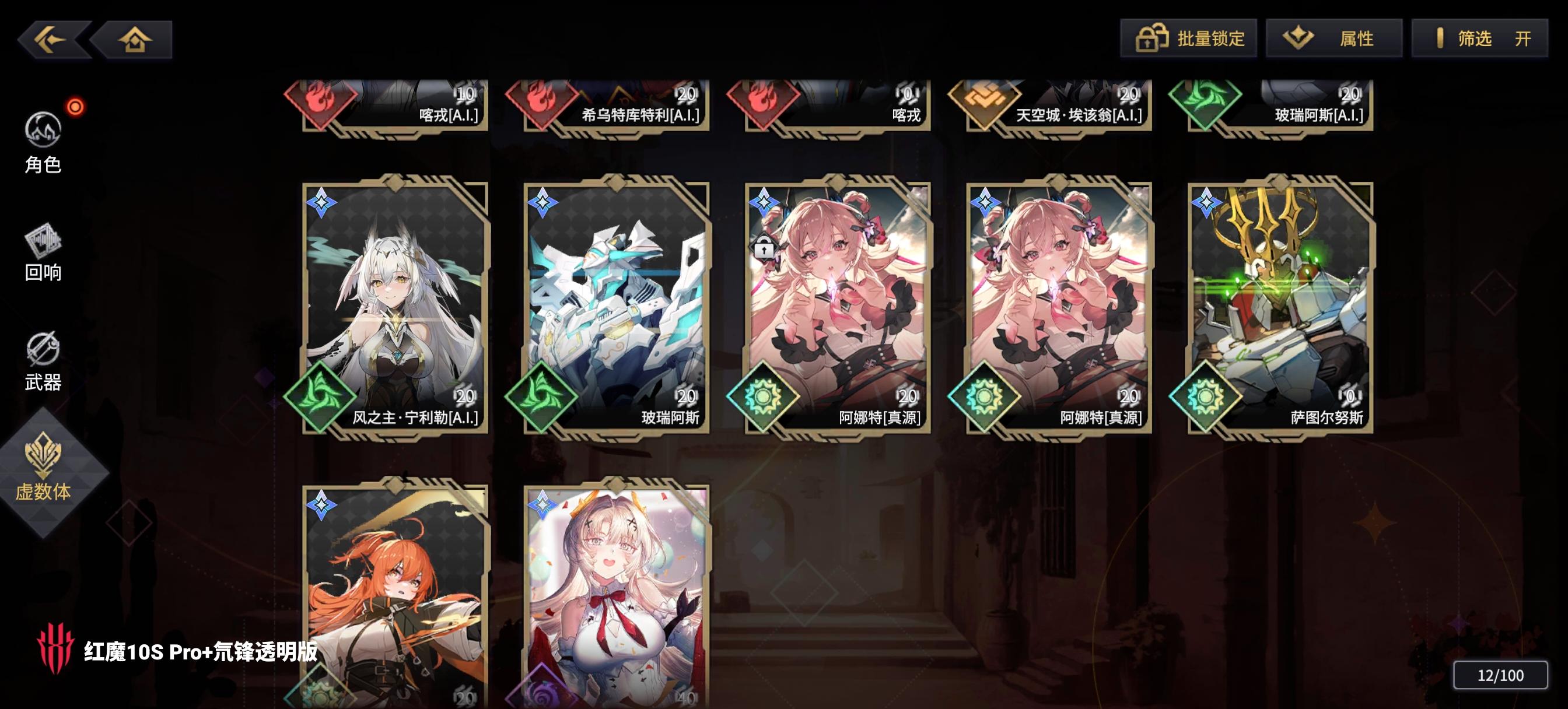The image size is (1568, 709).
Task: Click the lock icon beside 批量锁定
Action: click(1153, 38)
